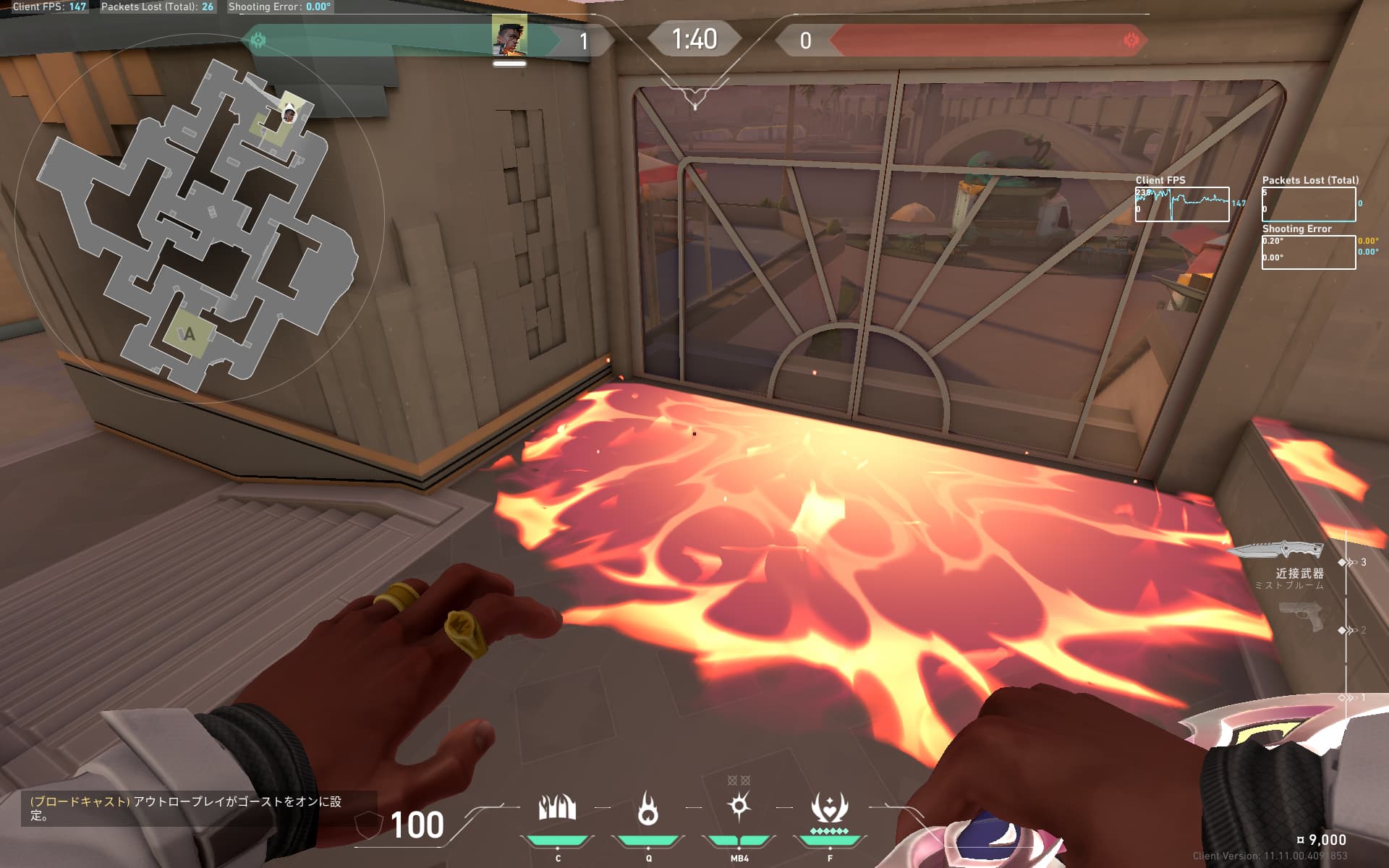Click the Client FPS graph
This screenshot has width=1389, height=868.
pyautogui.click(x=1182, y=204)
